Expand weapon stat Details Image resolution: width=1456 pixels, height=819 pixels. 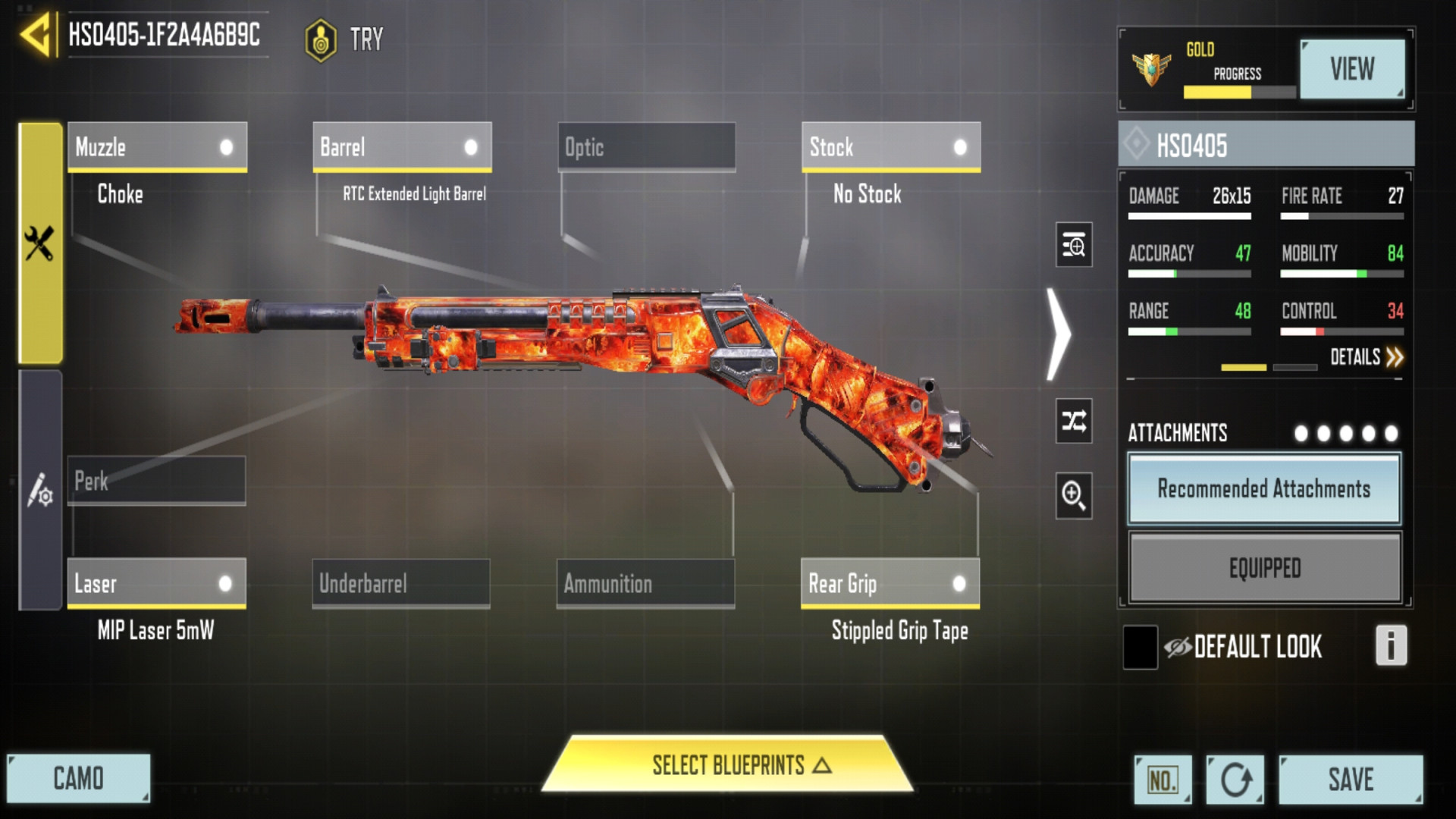click(1366, 357)
